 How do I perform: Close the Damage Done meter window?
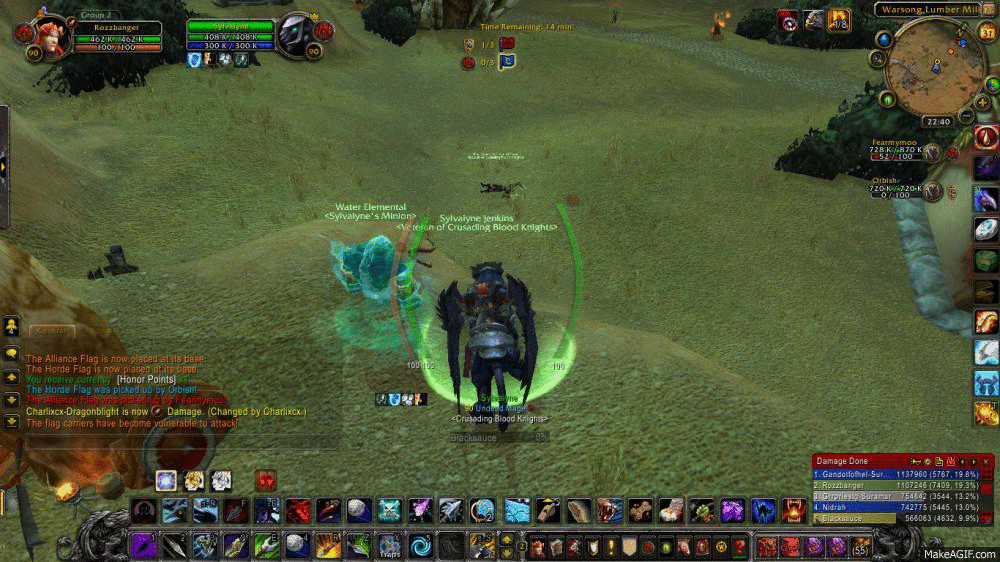pyautogui.click(x=986, y=460)
